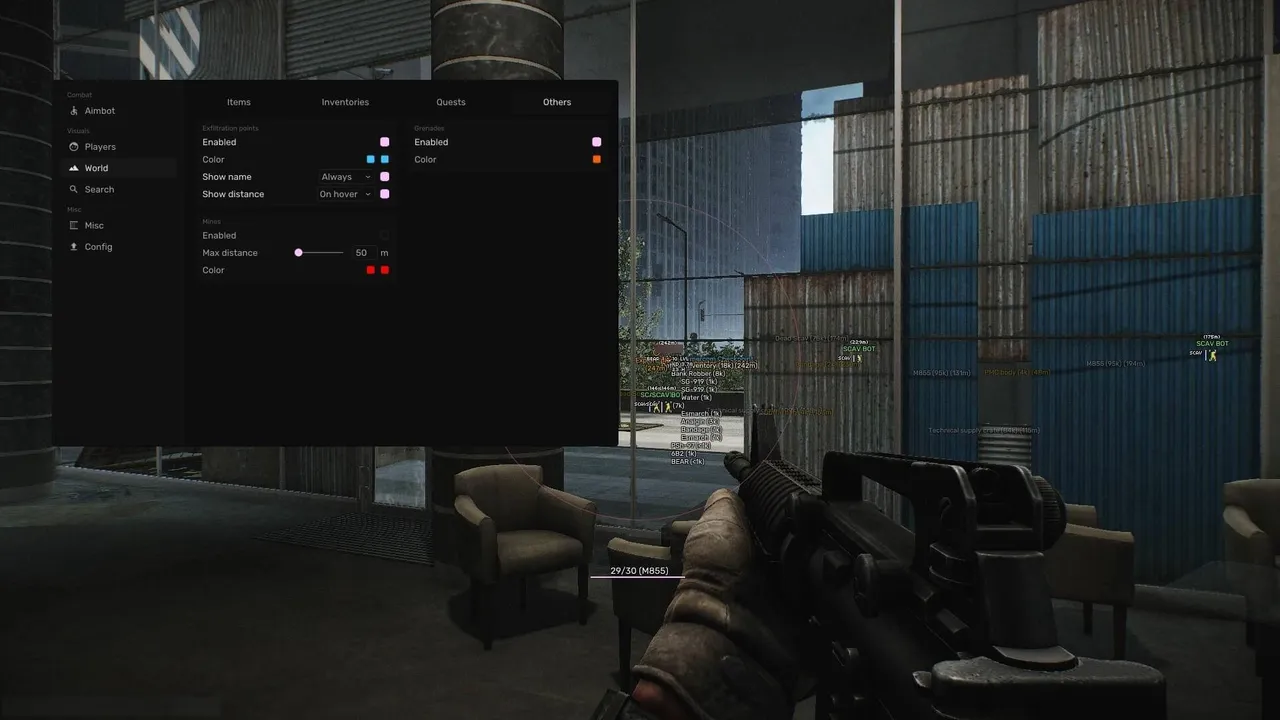Switch to the Inventories tab
This screenshot has width=1280, height=720.
point(345,102)
